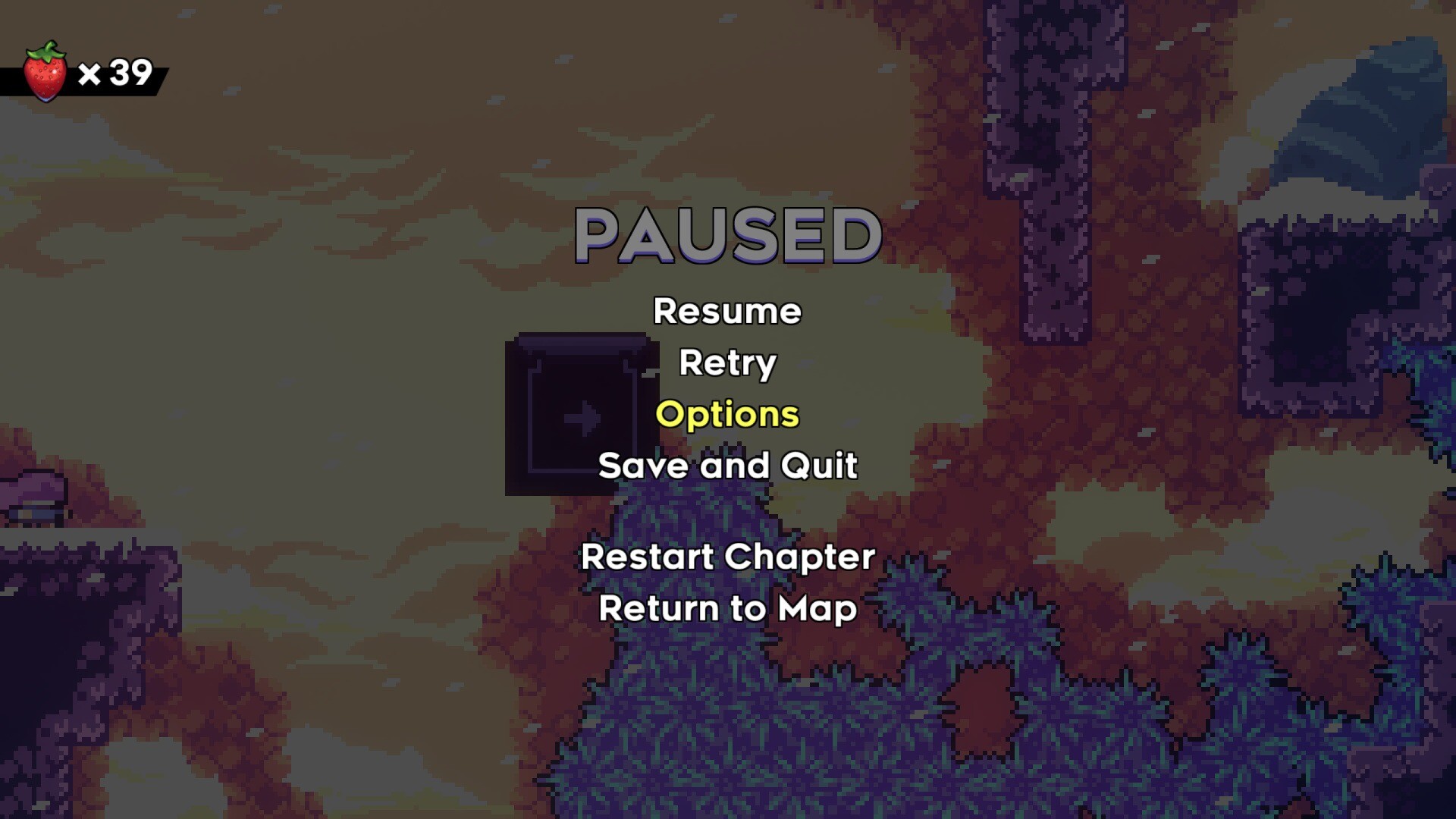The width and height of the screenshot is (1456, 819).
Task: Click Resume, the first menu option
Action: [727, 311]
